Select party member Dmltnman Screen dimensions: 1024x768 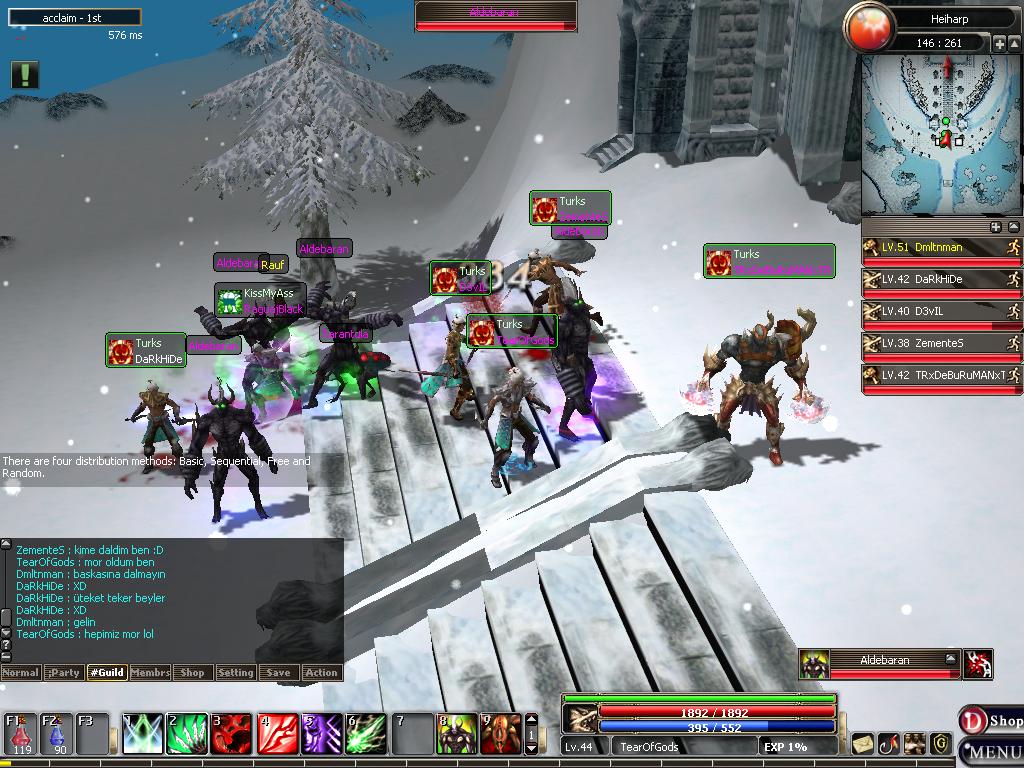tap(941, 248)
